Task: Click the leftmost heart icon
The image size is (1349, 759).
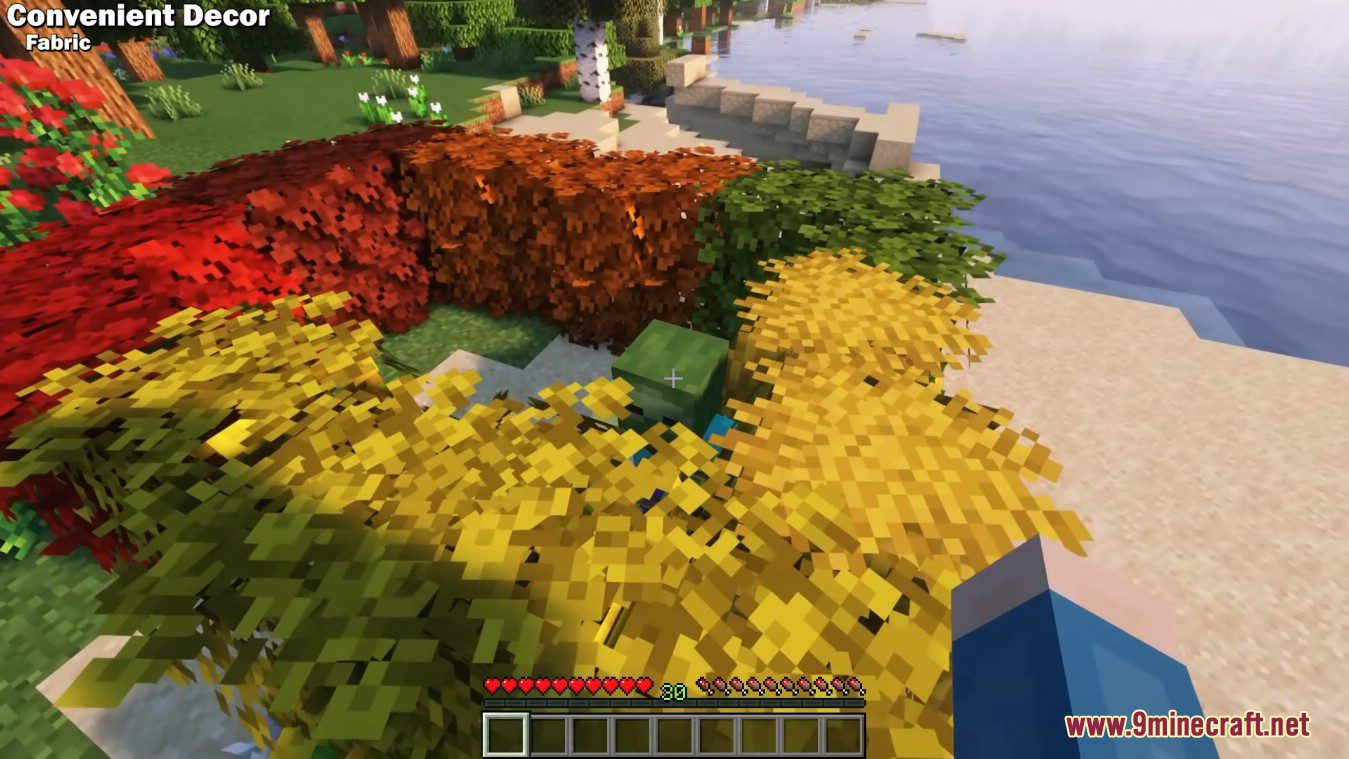Action: [x=491, y=685]
